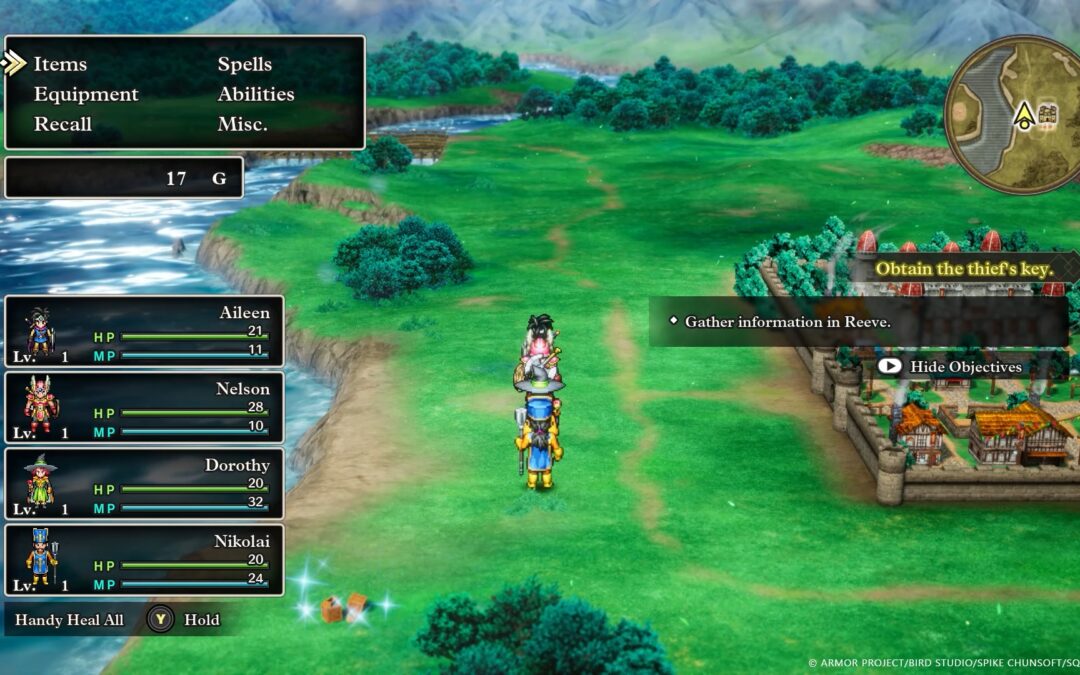The height and width of the screenshot is (675, 1080).
Task: Choose Recall from the menu
Action: coord(62,124)
